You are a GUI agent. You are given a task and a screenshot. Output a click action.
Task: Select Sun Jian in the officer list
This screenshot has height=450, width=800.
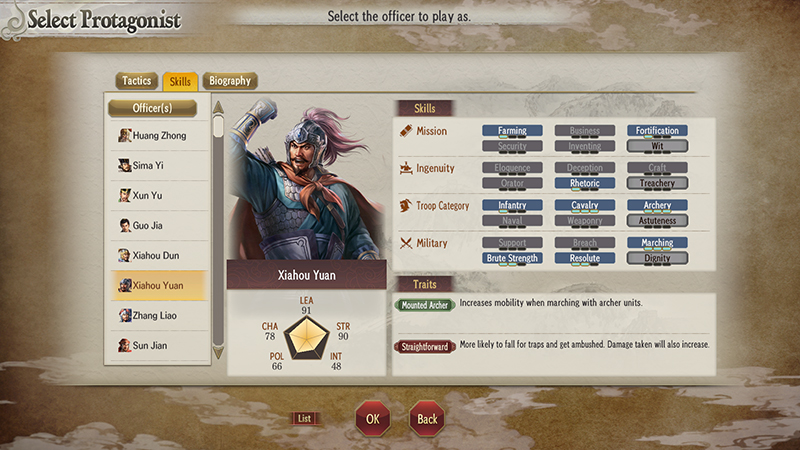pyautogui.click(x=158, y=346)
